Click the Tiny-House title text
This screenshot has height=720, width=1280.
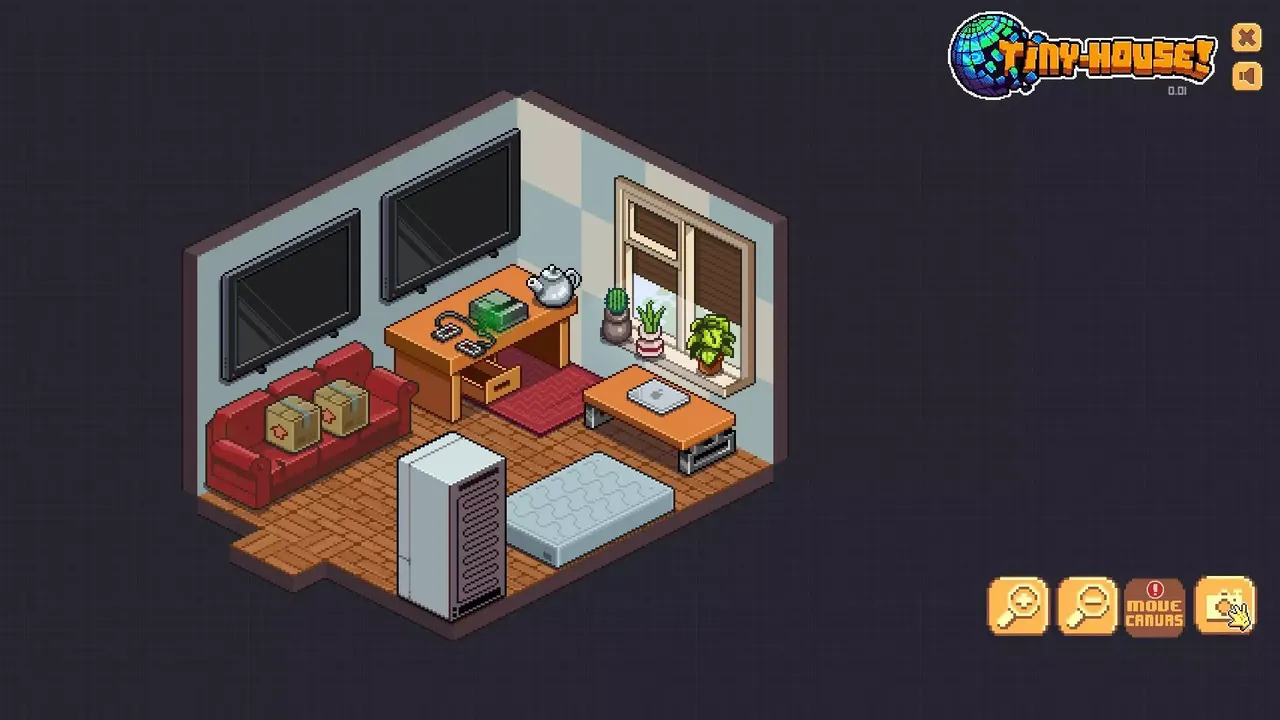(x=1105, y=56)
